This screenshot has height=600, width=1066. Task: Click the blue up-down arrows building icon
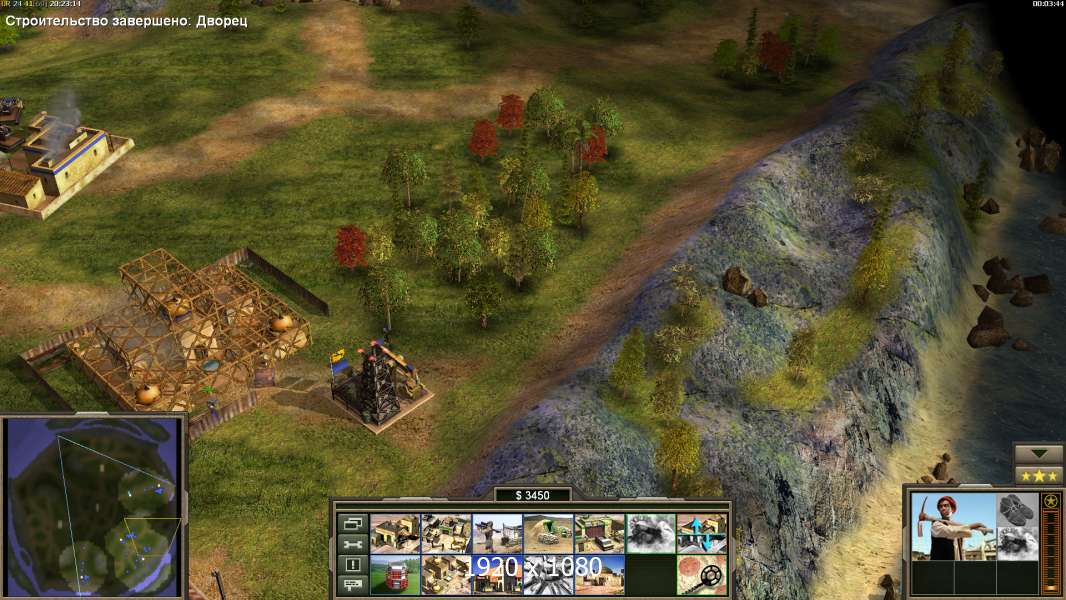click(x=701, y=533)
